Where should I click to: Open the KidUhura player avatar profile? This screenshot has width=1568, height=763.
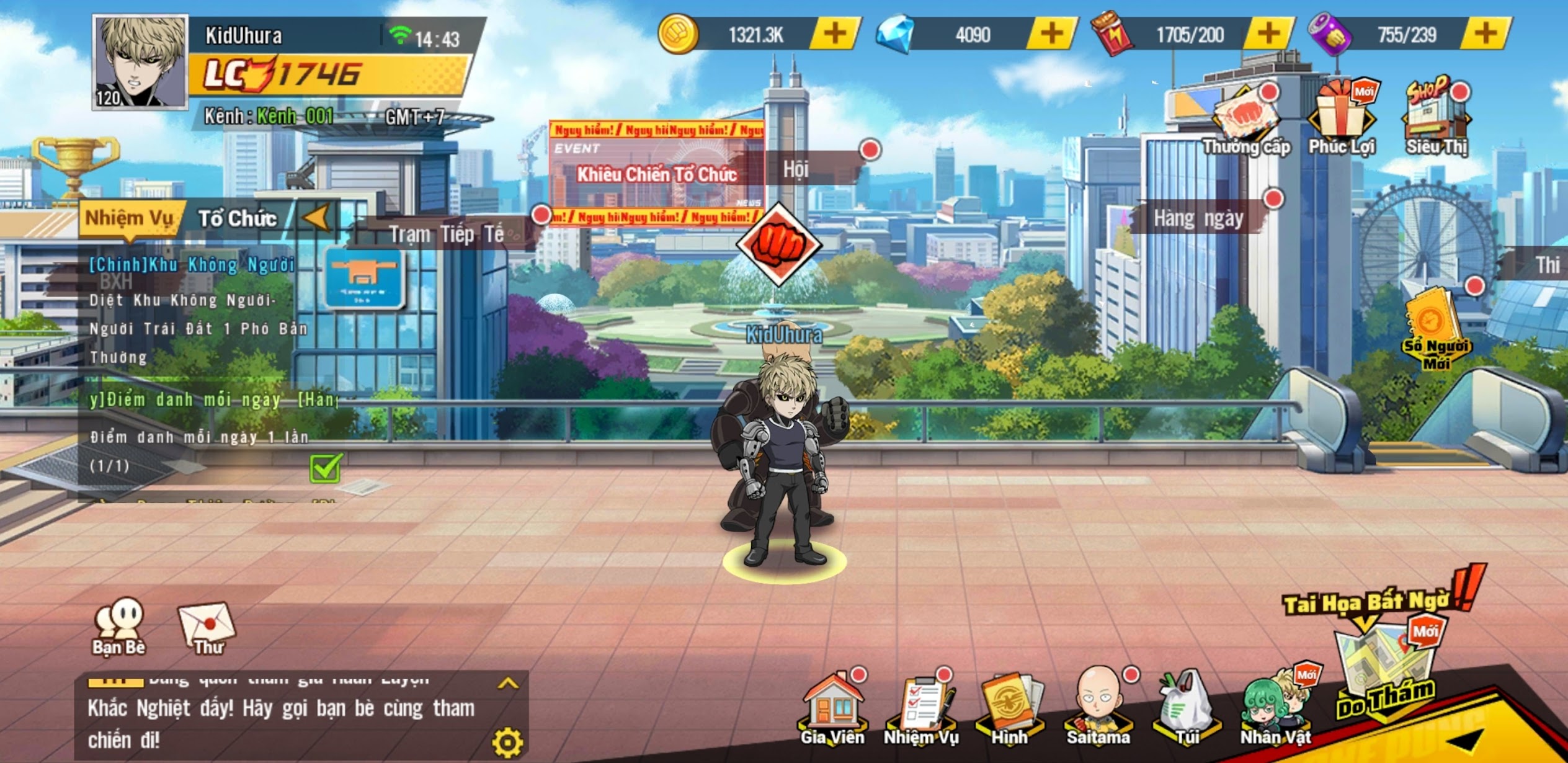pos(140,63)
